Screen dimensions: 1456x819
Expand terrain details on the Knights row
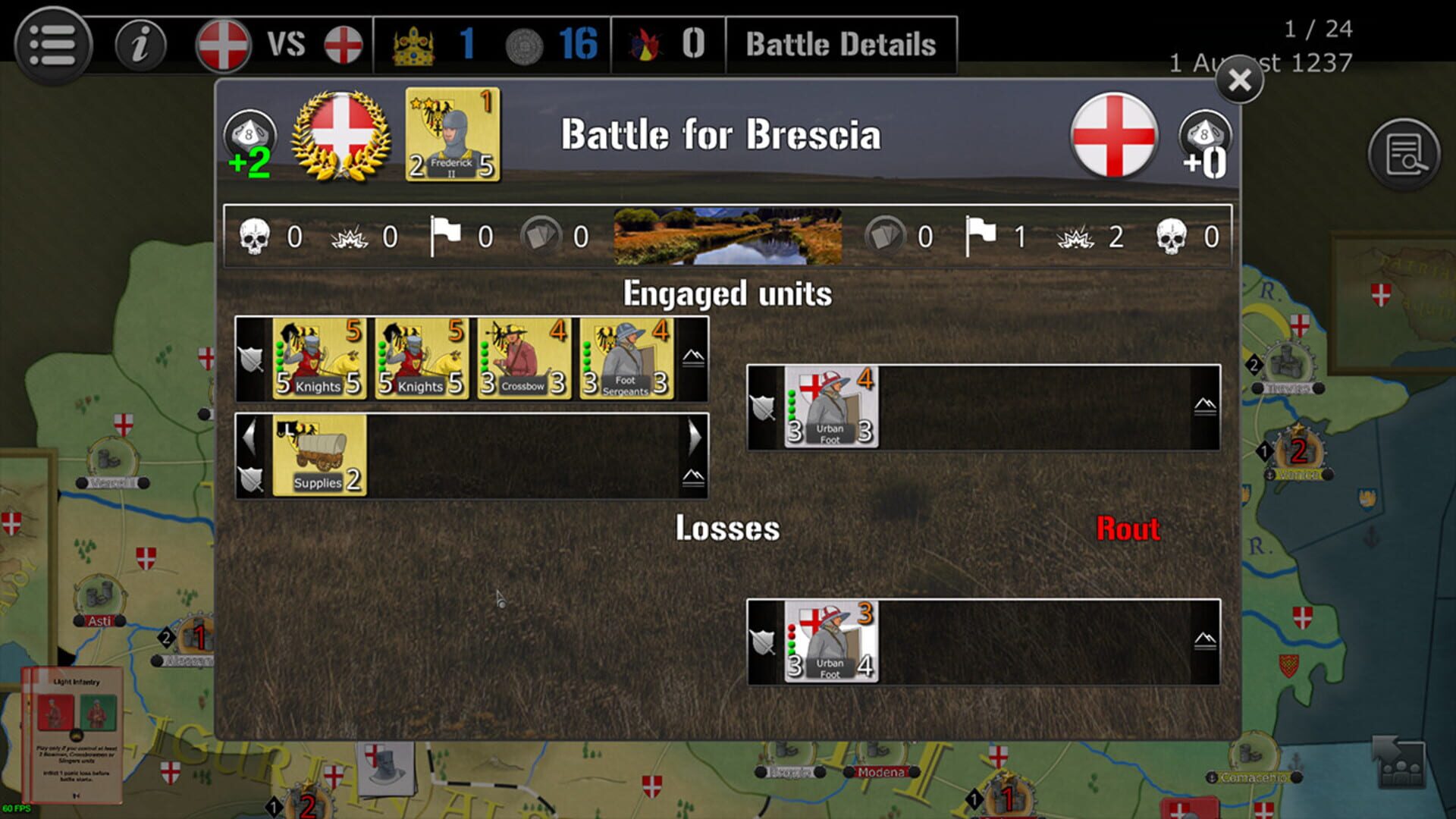coord(692,358)
